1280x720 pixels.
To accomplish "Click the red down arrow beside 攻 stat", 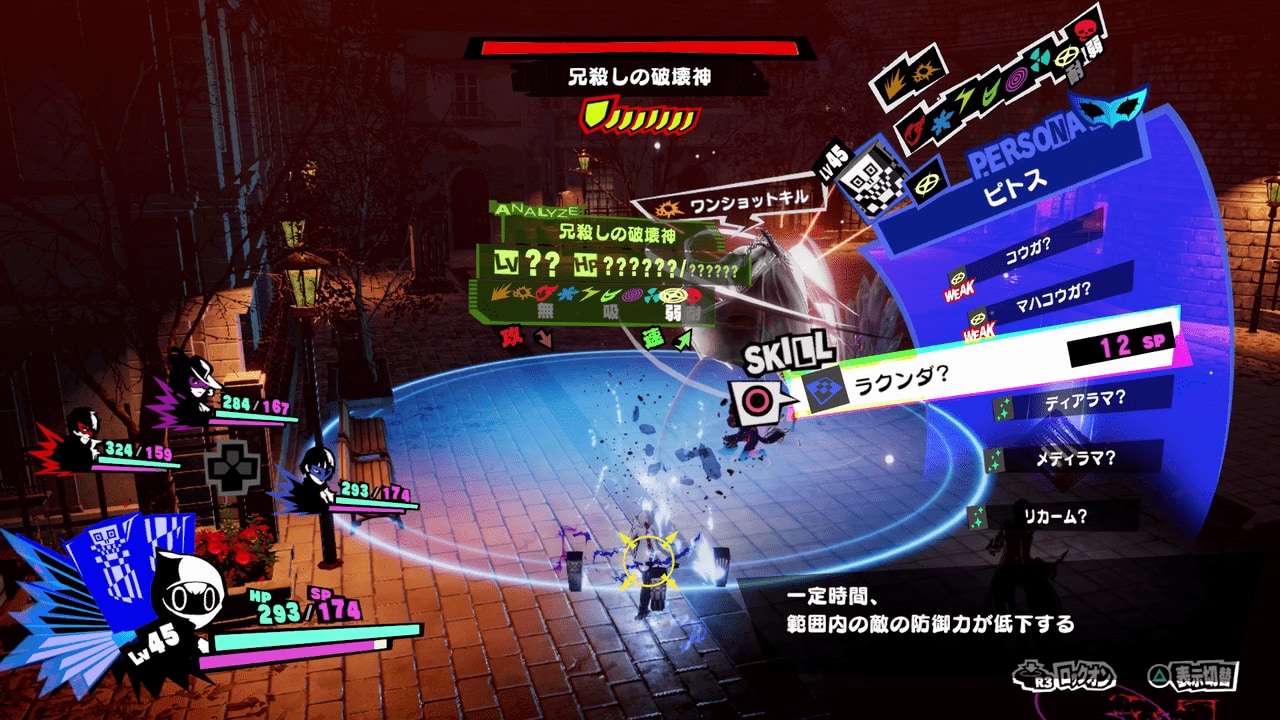I will (x=542, y=339).
